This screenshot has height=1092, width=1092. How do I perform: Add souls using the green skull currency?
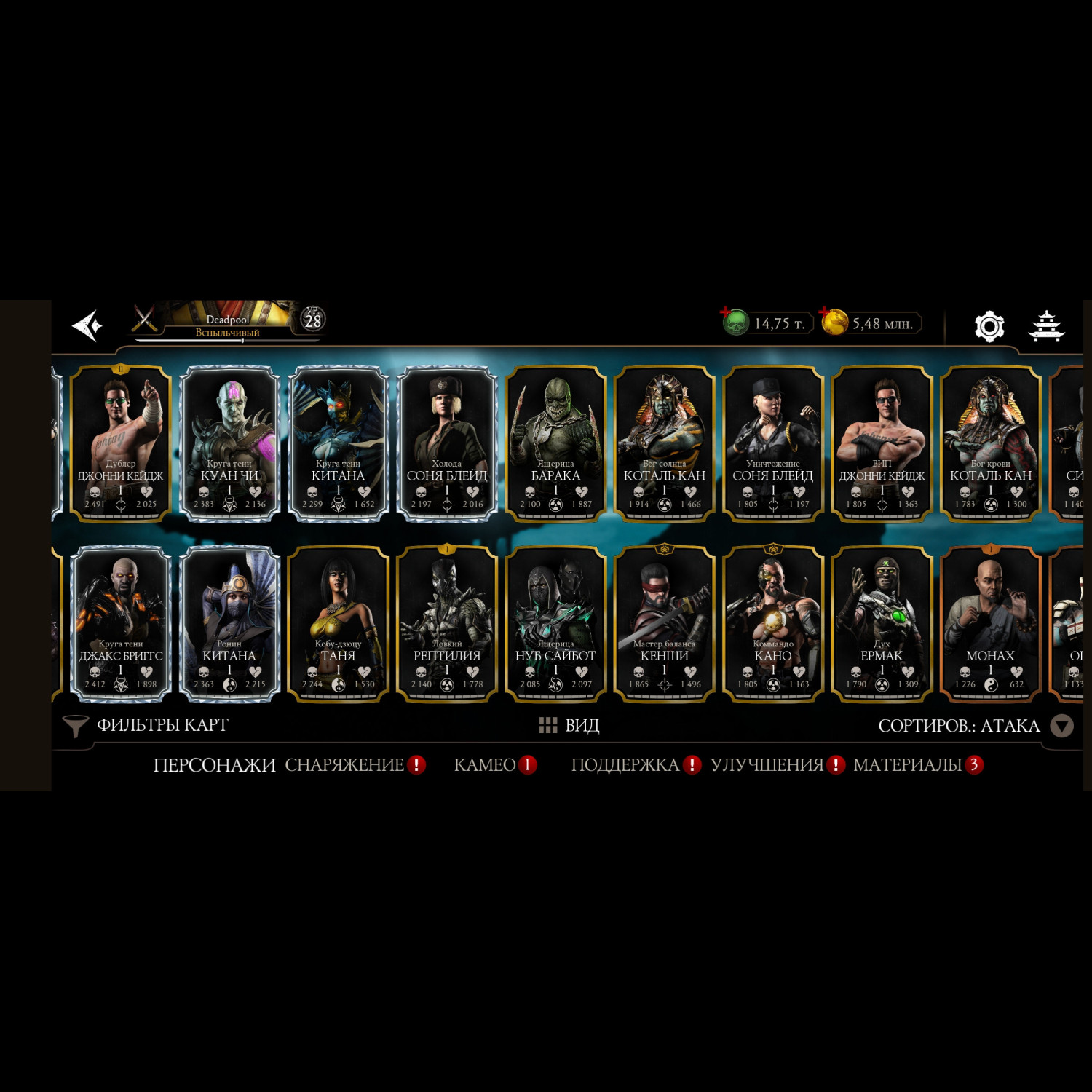pos(736,322)
